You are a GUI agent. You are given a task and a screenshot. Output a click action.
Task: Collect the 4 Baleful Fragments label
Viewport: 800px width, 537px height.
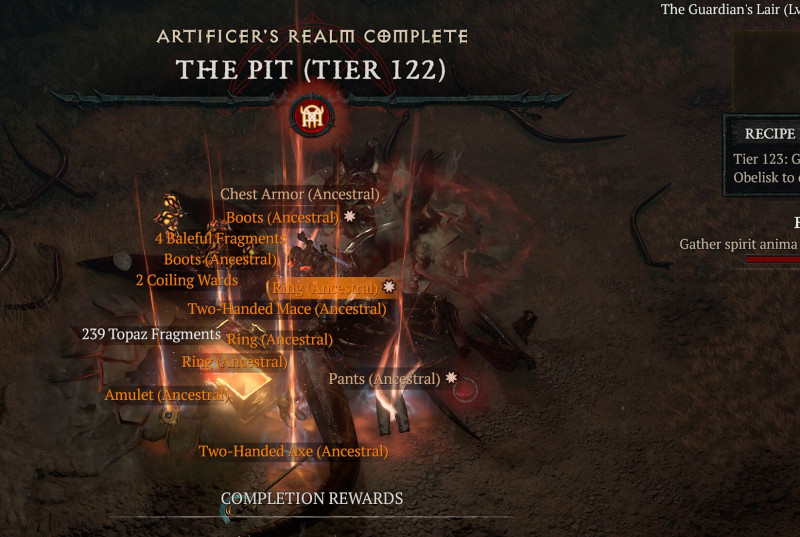220,239
